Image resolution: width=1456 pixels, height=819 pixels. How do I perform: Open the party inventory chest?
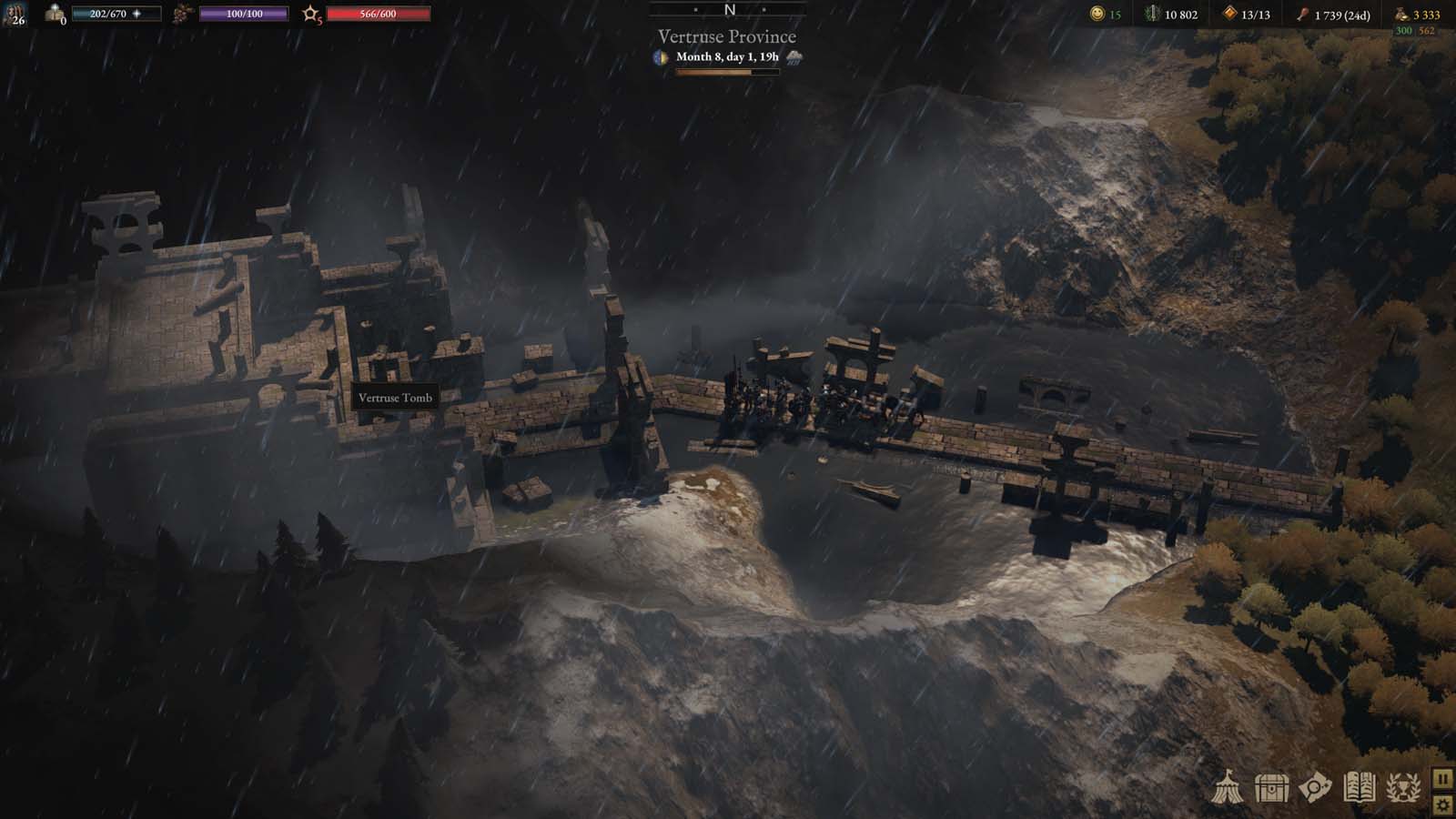click(x=1270, y=790)
